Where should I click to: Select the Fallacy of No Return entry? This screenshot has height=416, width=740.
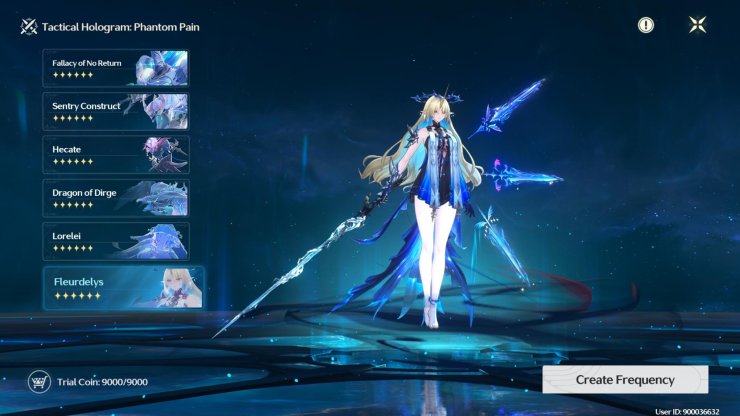[115, 68]
